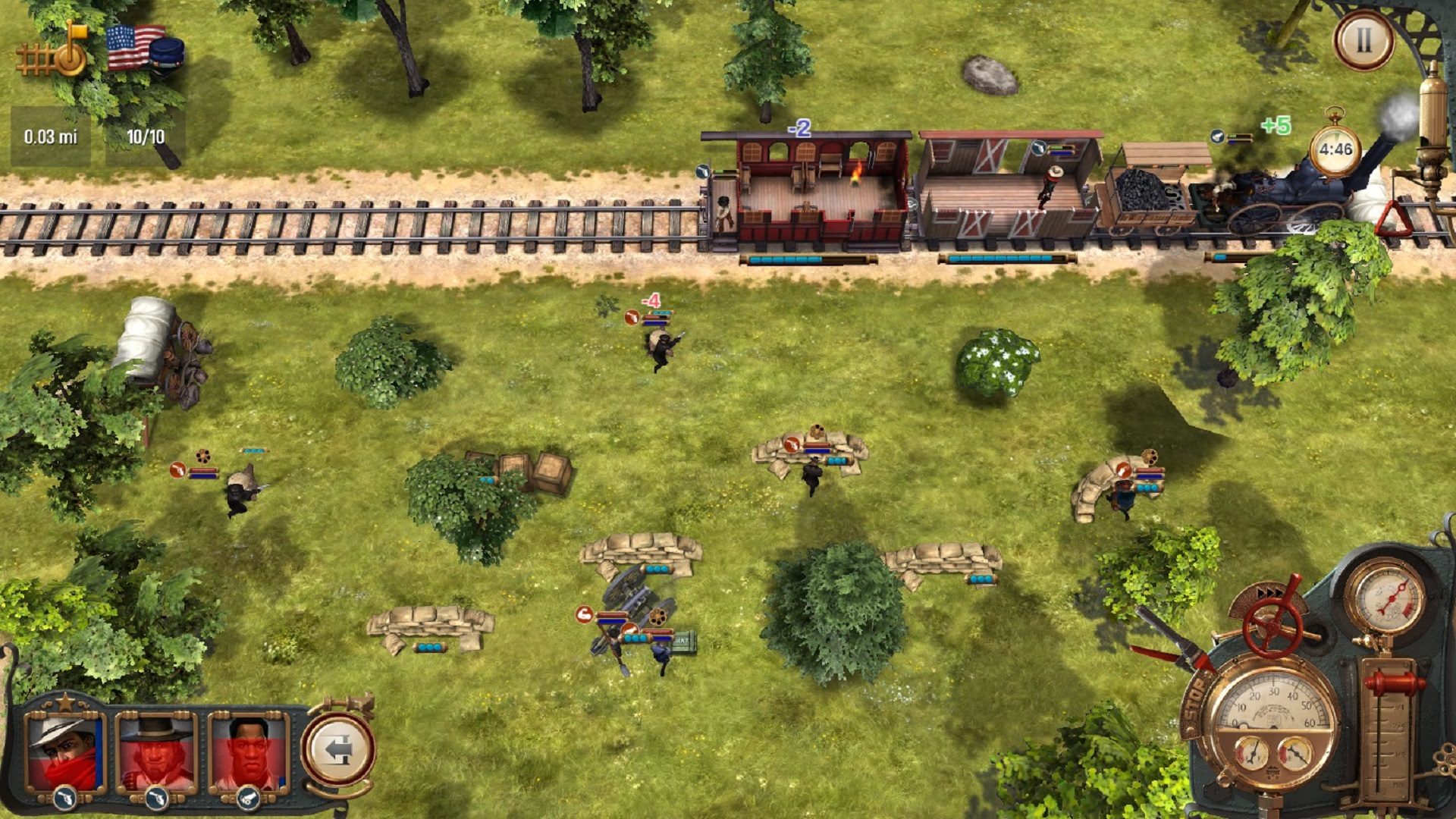Viewport: 1456px width, 819px height.
Task: Open the pocket watch timer showing 4:46
Action: (1335, 149)
